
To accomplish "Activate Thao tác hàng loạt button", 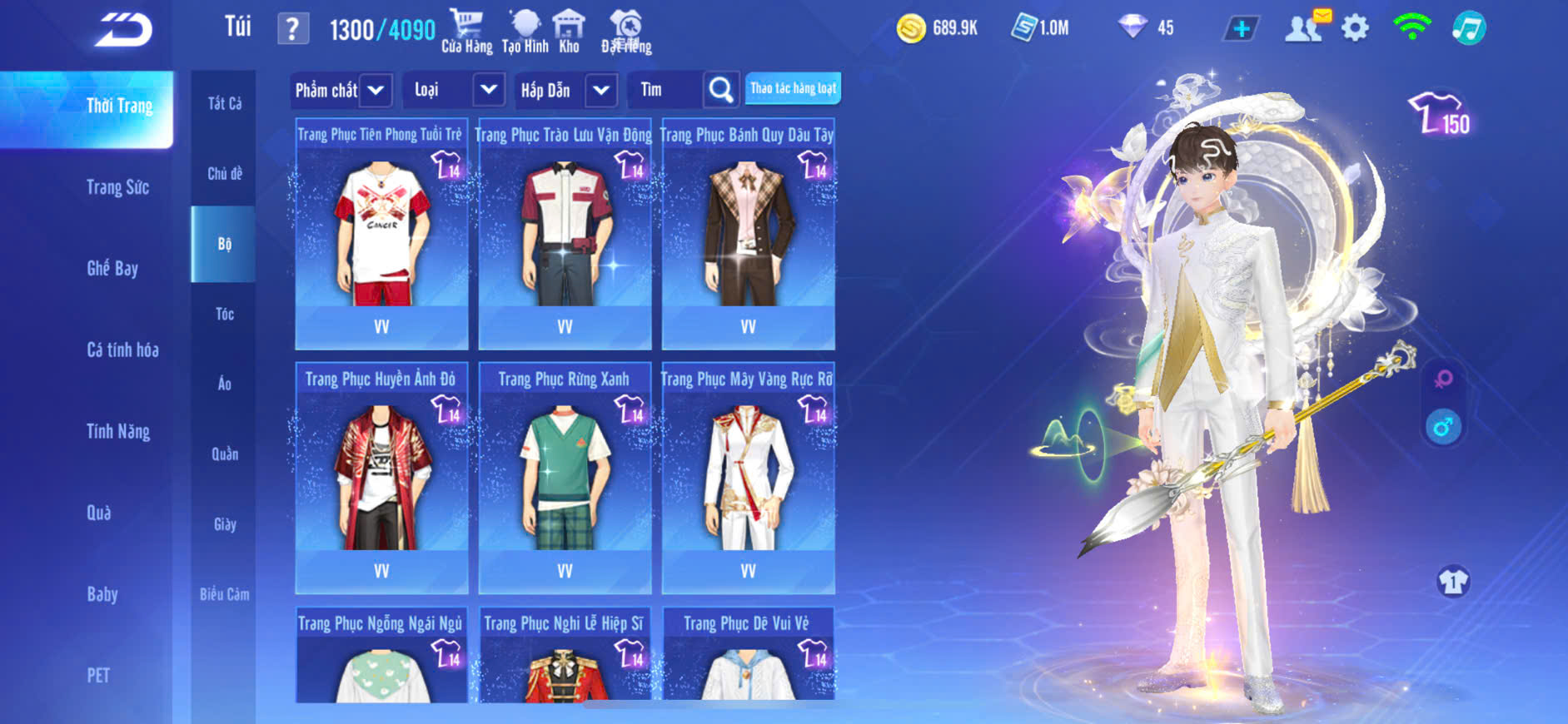I will click(793, 88).
